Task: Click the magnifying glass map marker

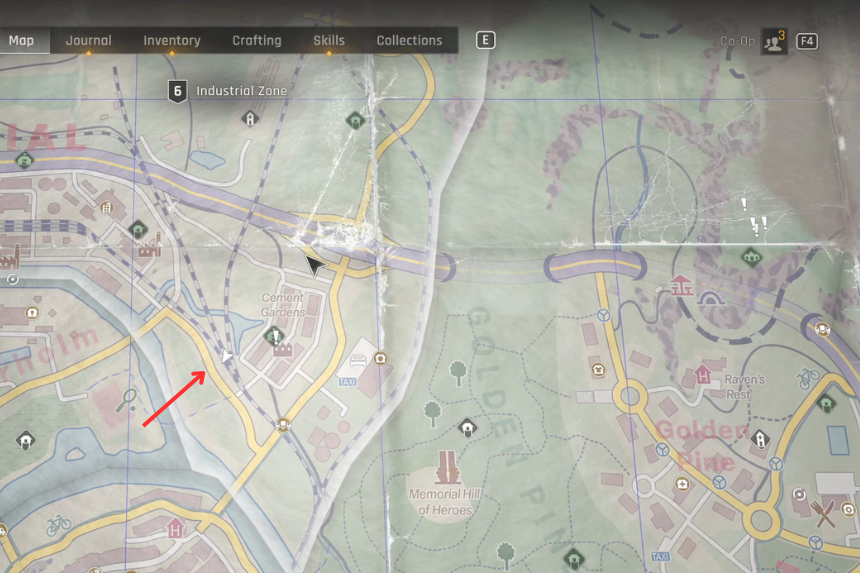Action: click(x=128, y=400)
